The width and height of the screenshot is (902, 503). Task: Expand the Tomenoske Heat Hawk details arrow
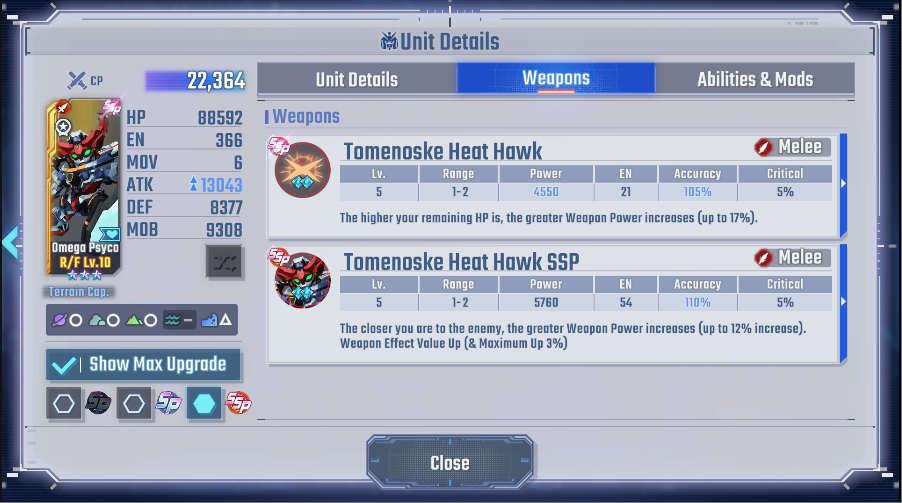843,183
